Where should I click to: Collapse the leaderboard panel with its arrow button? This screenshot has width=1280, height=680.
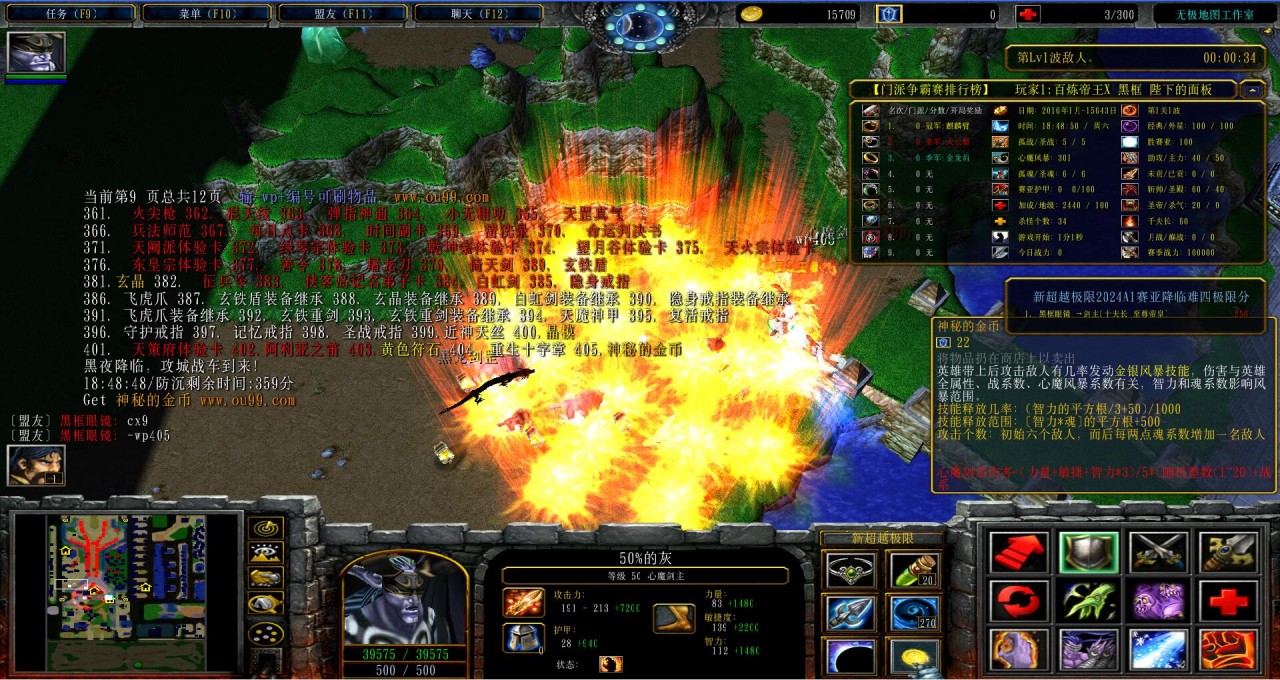[1252, 89]
